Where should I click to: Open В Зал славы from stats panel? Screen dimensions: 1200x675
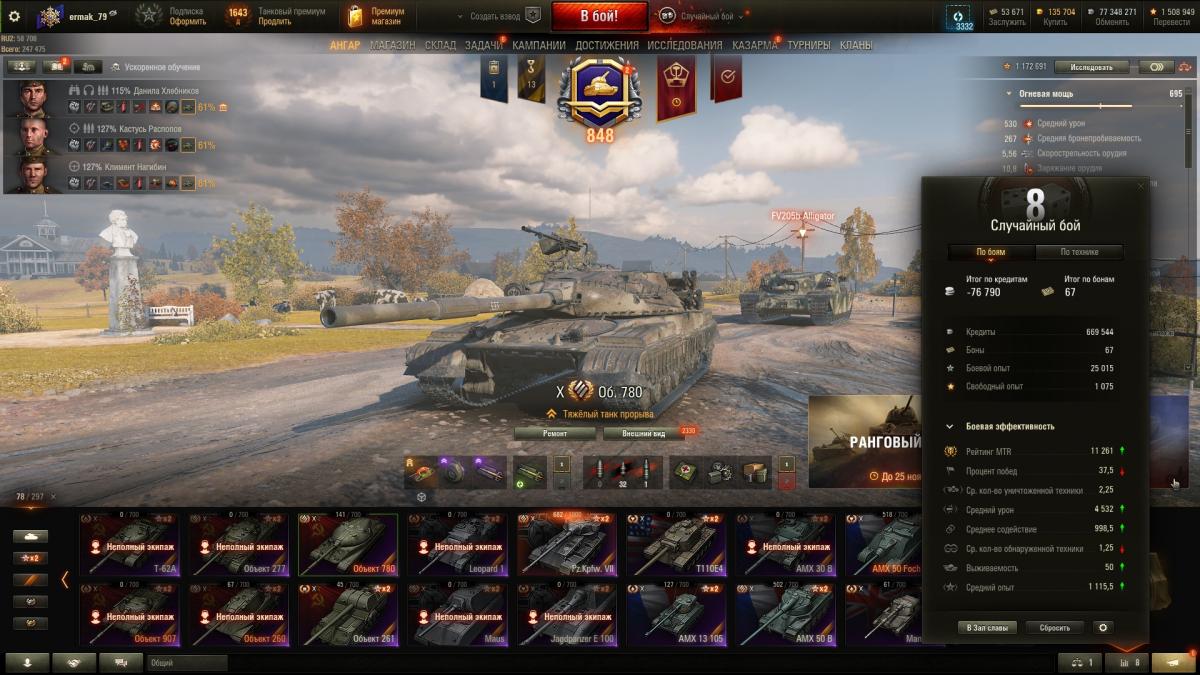(x=987, y=628)
